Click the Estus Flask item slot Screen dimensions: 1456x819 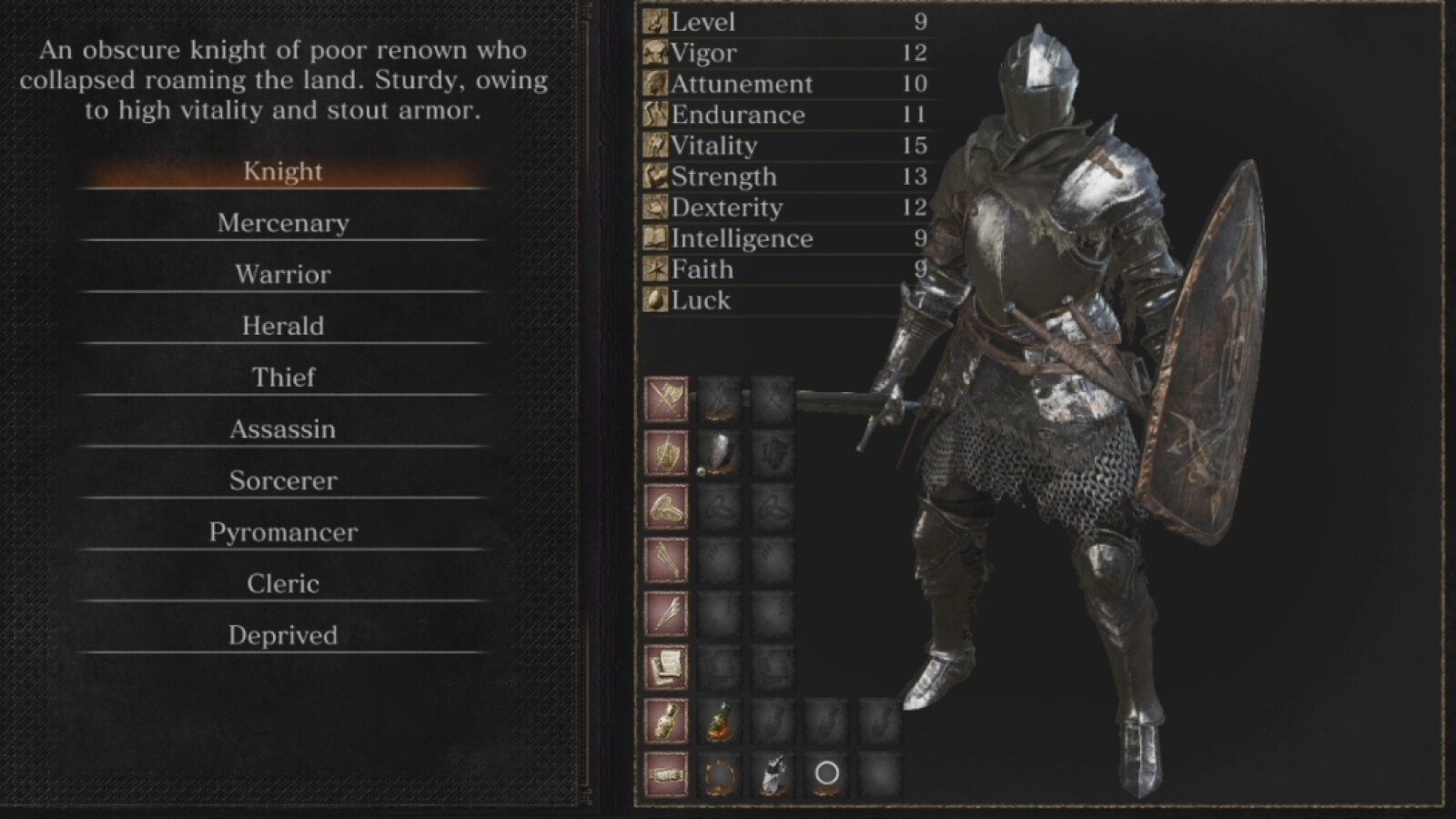[x=719, y=722]
